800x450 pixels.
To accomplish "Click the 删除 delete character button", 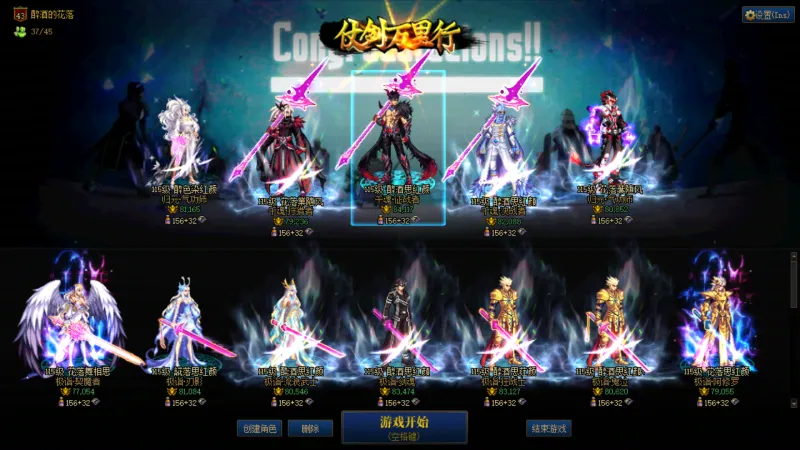I will click(310, 428).
